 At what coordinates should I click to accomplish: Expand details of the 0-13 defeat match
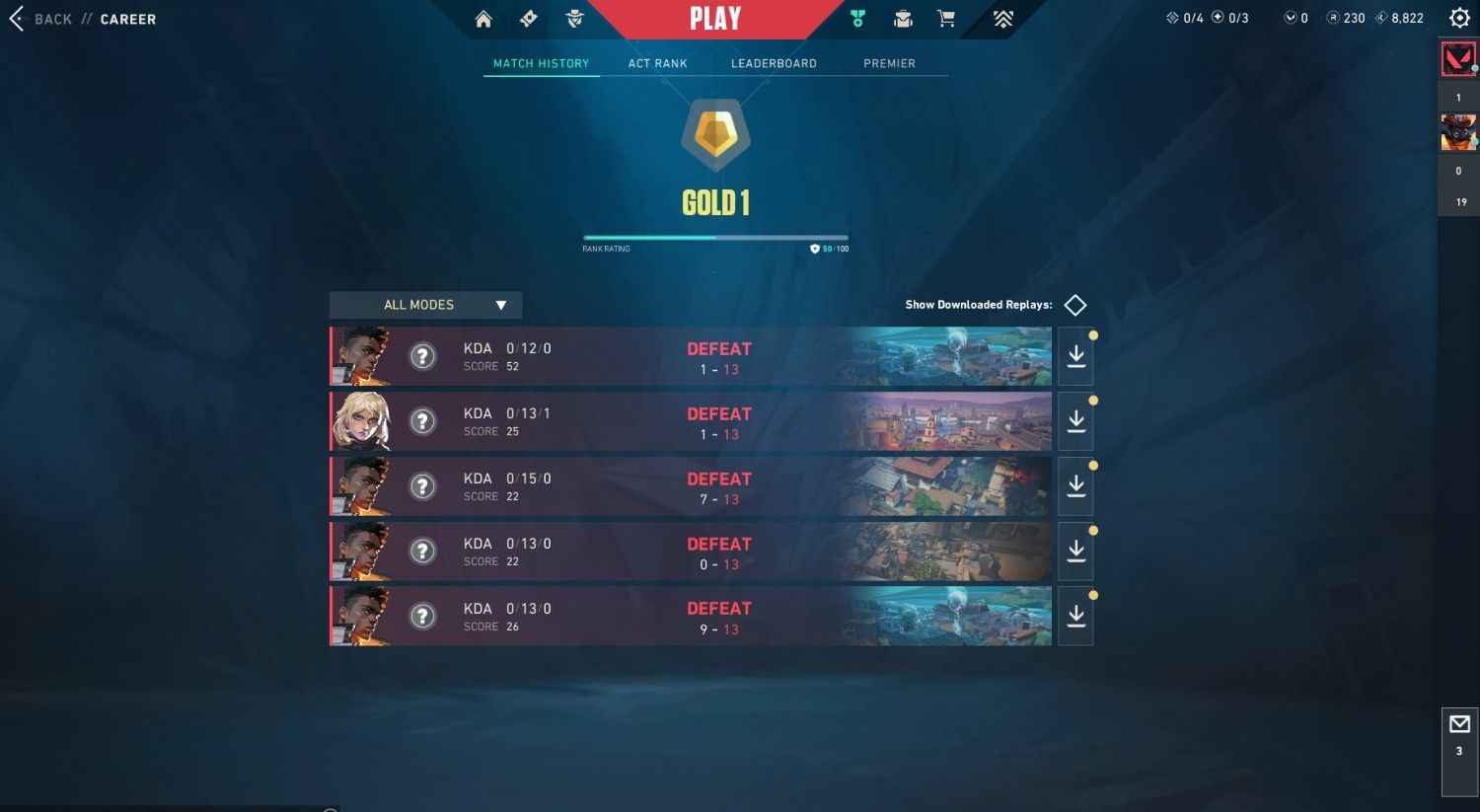691,551
